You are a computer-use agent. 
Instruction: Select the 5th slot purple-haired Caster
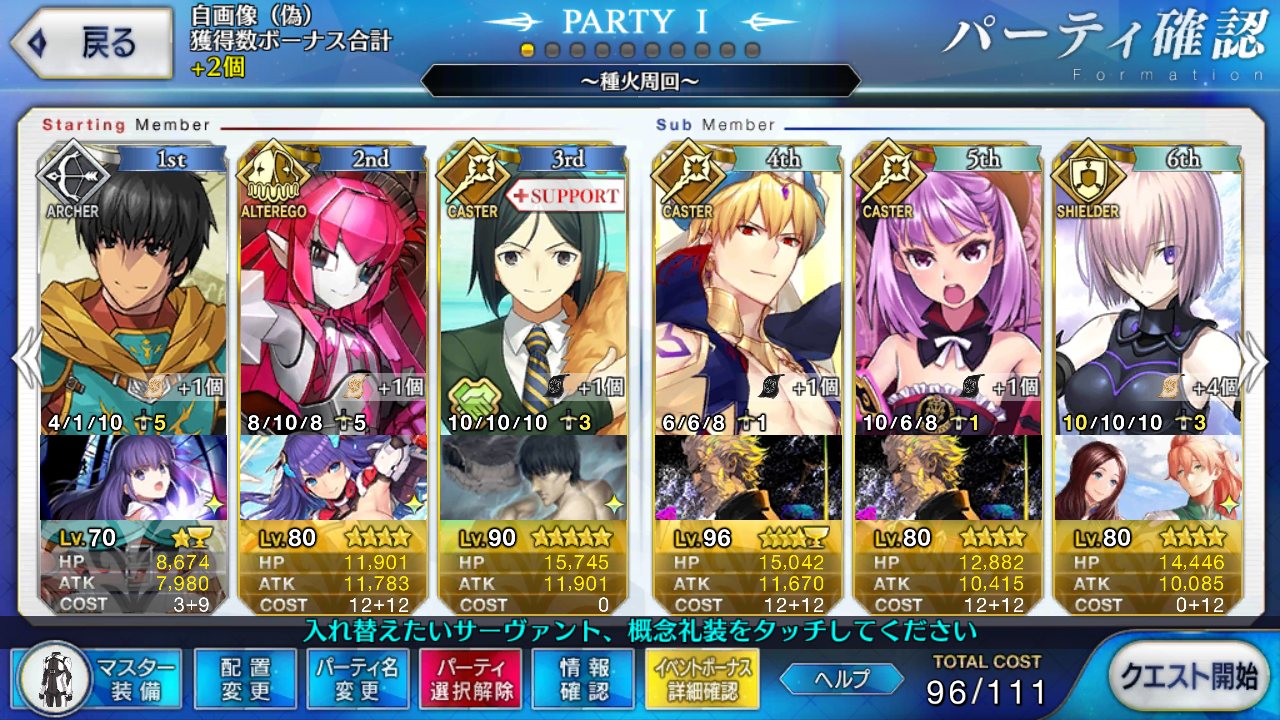(947, 290)
